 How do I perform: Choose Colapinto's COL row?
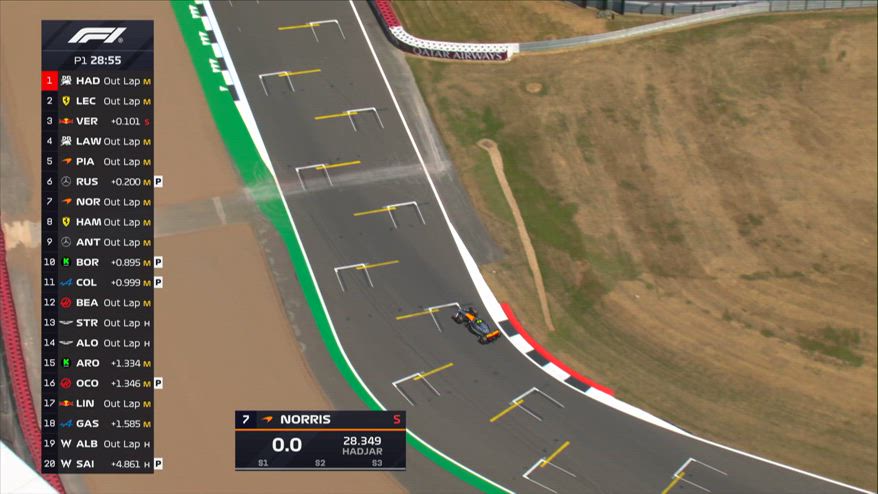point(97,282)
